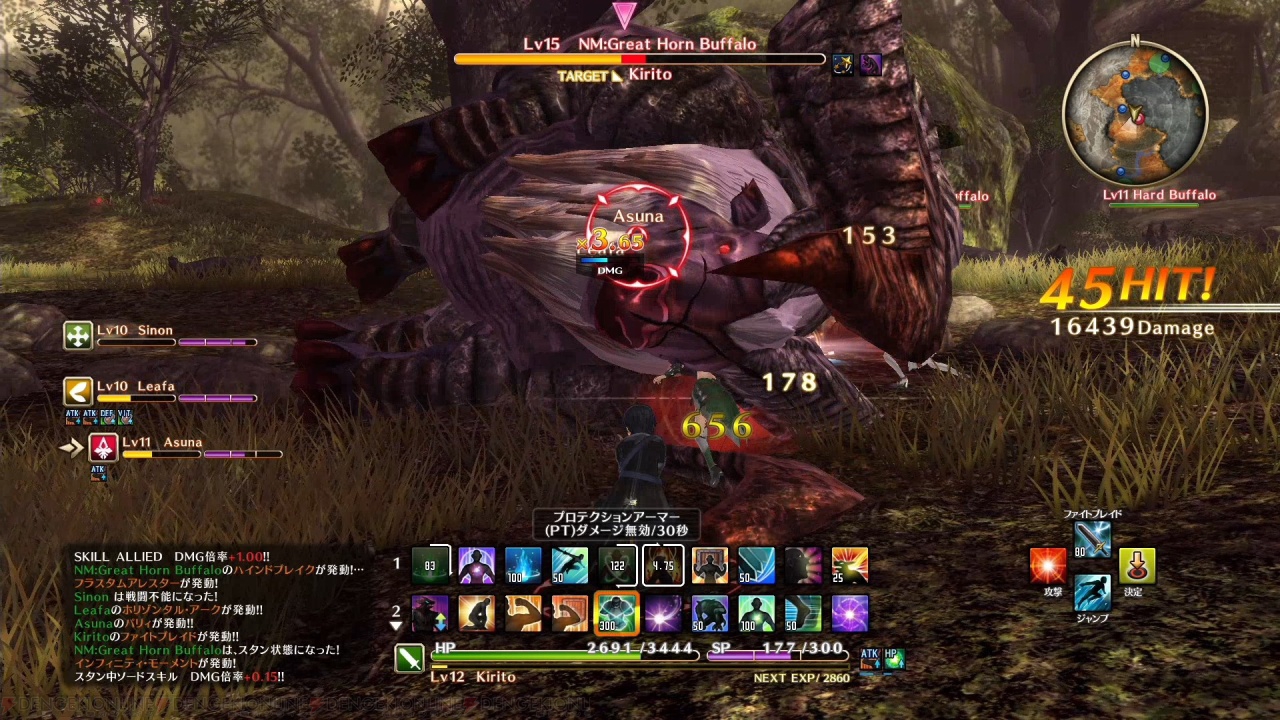Select the yellow confirm arrow icon
This screenshot has width=1280, height=720.
pyautogui.click(x=1137, y=566)
